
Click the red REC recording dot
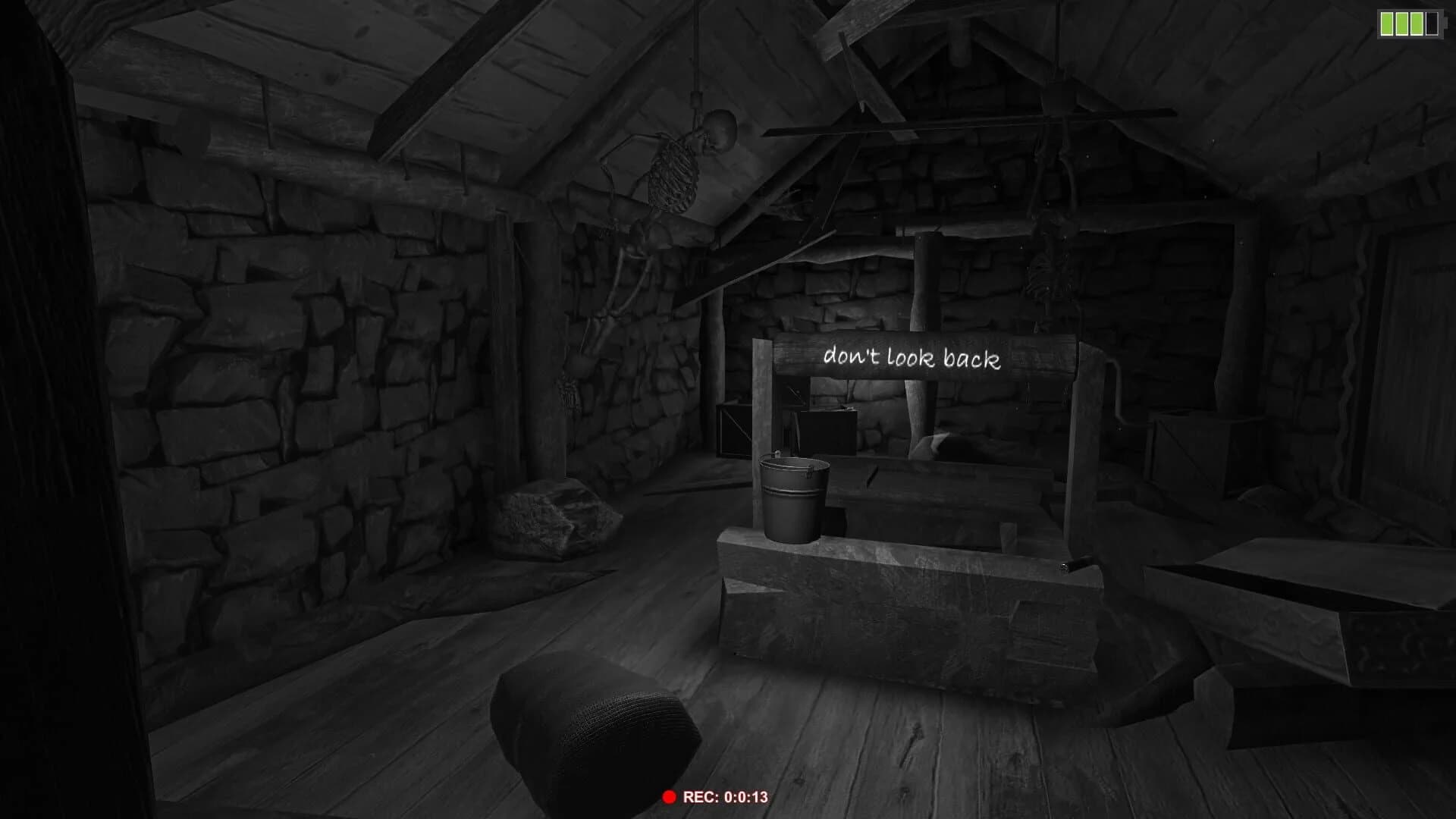click(670, 797)
